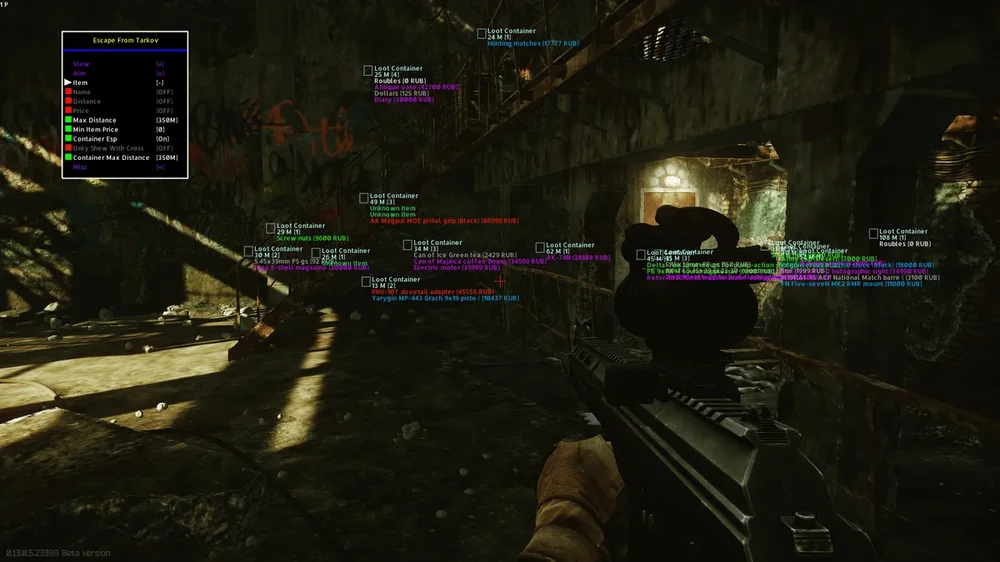1000x562 pixels.
Task: Open the Misc section
Action: [x=80, y=167]
